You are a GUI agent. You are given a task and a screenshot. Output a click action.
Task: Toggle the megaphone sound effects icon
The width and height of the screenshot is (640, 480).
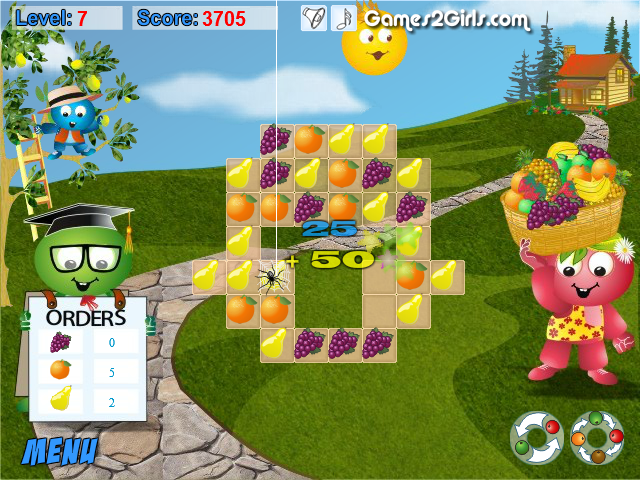click(313, 18)
